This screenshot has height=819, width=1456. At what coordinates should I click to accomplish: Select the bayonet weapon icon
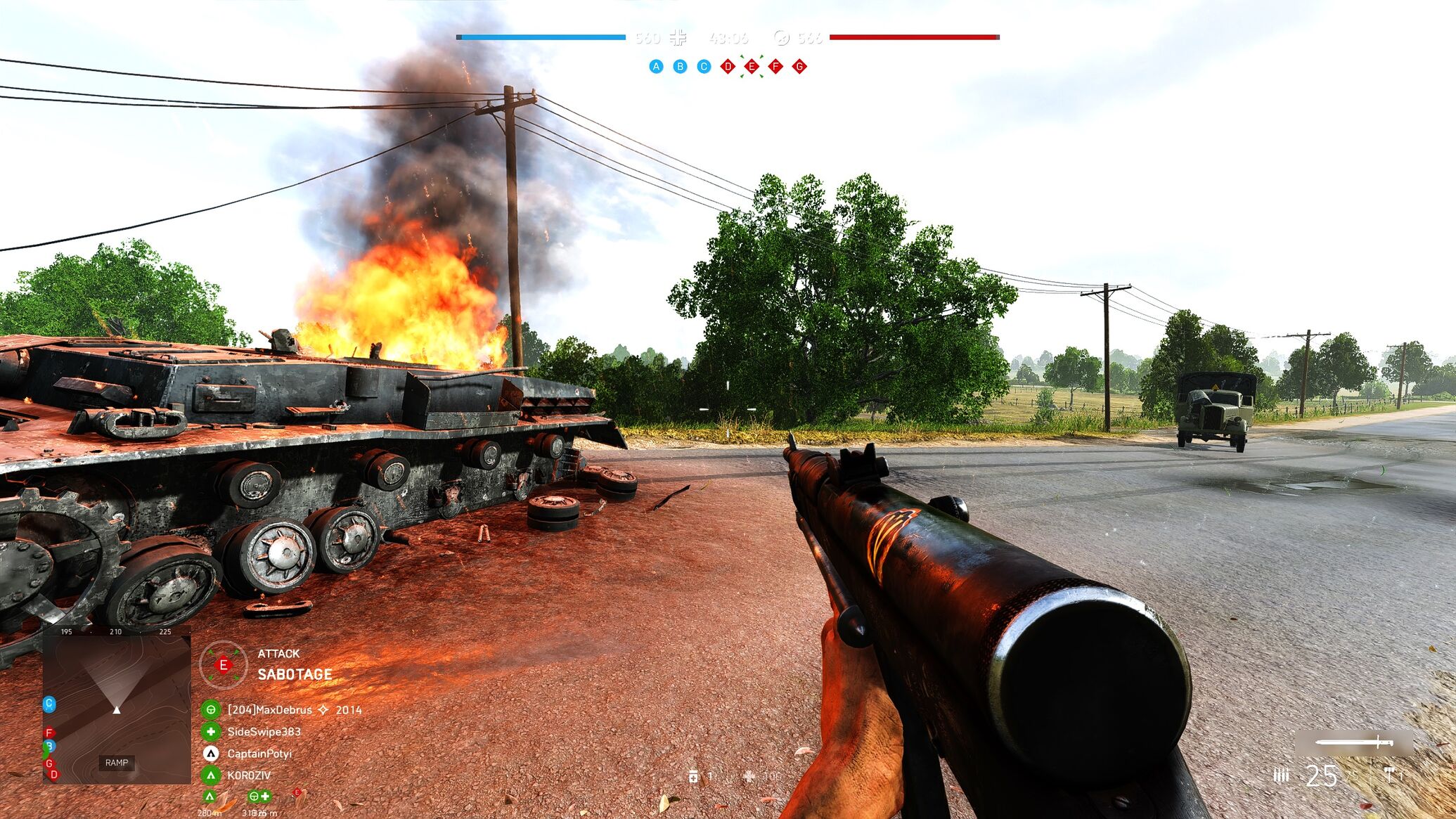coord(1354,742)
